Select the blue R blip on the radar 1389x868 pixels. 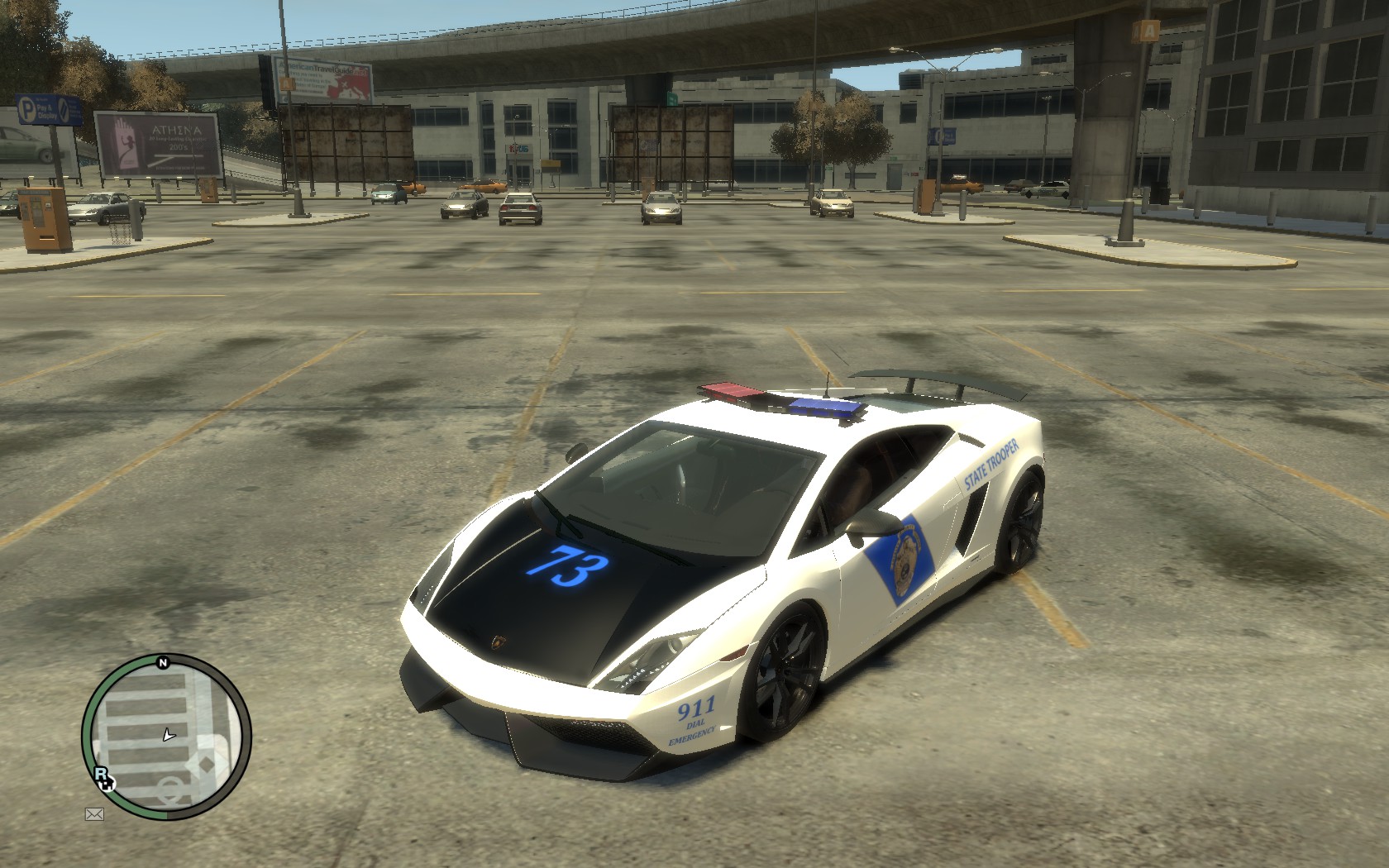[x=101, y=774]
